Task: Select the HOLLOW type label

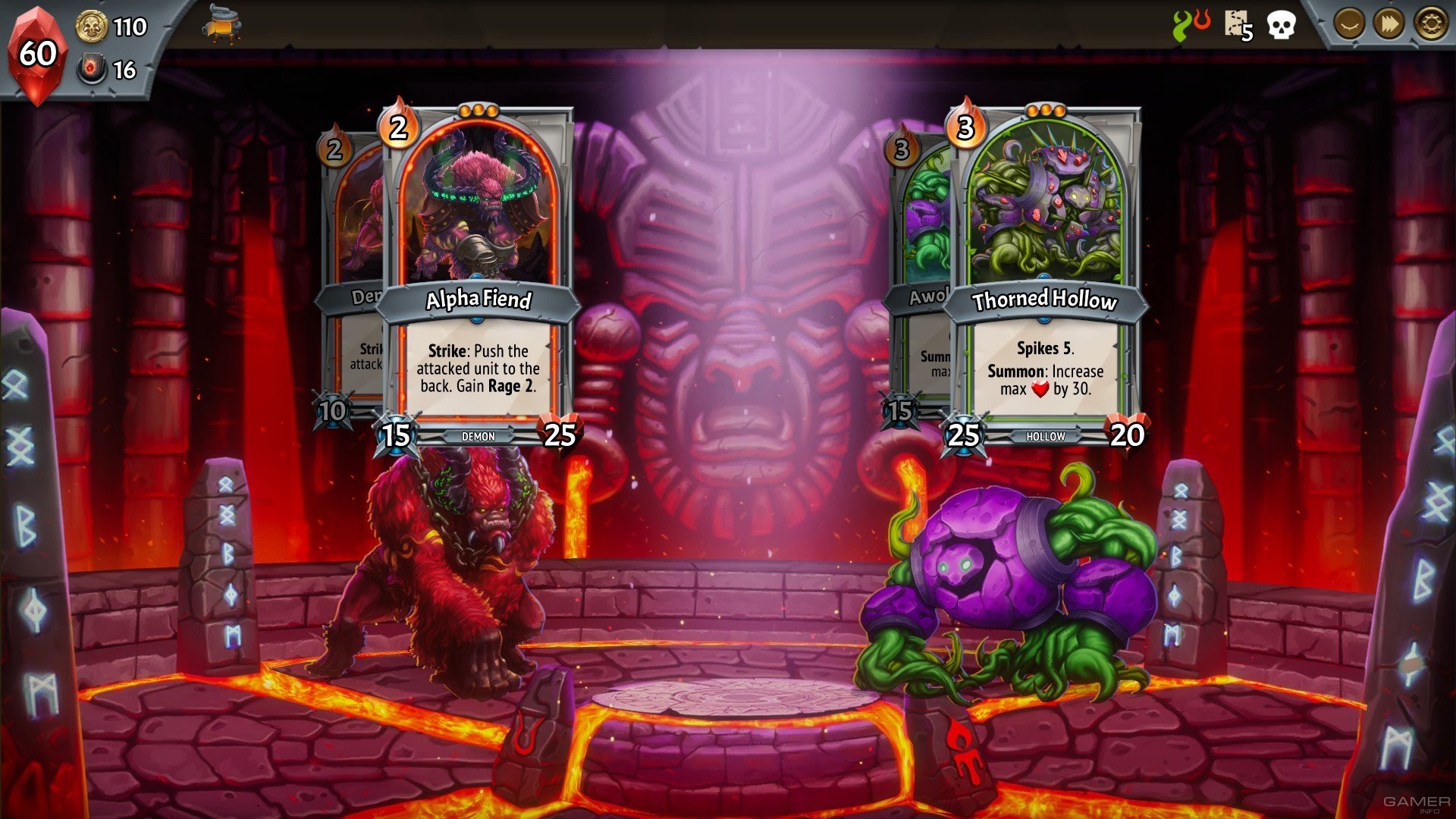Action: tap(1047, 436)
